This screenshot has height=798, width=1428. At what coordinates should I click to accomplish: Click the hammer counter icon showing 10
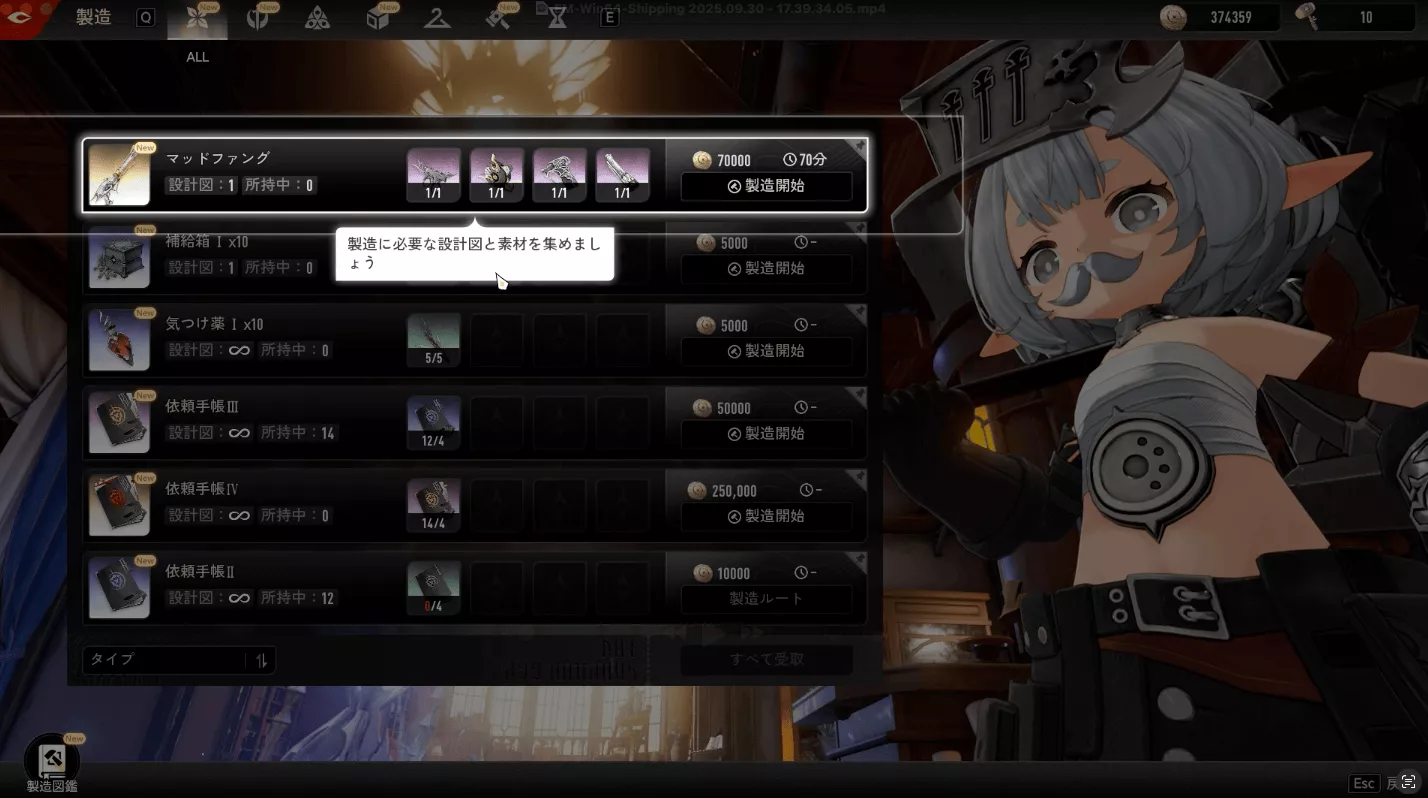pyautogui.click(x=1310, y=16)
